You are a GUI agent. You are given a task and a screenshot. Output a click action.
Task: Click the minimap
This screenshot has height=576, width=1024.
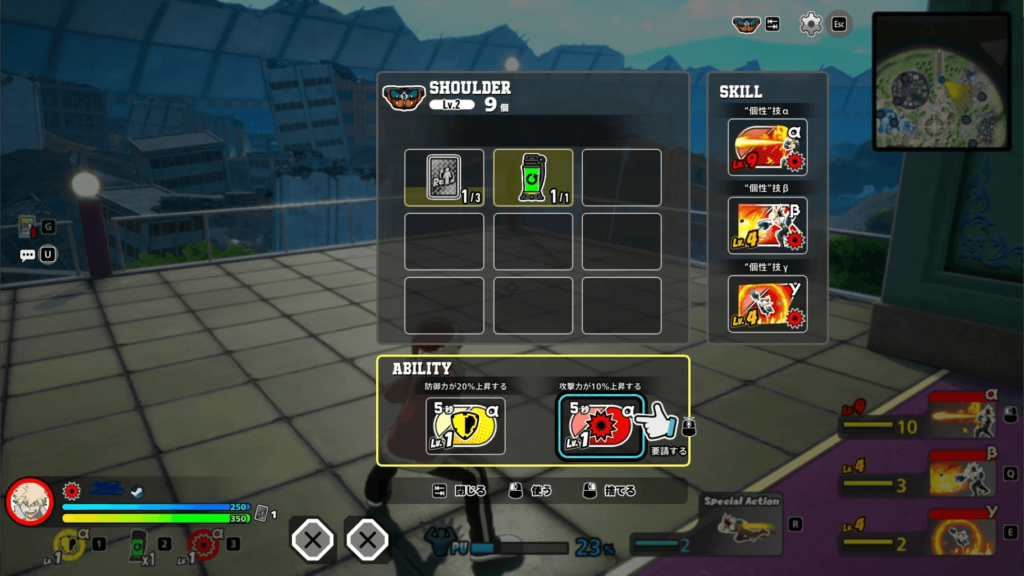click(940, 80)
